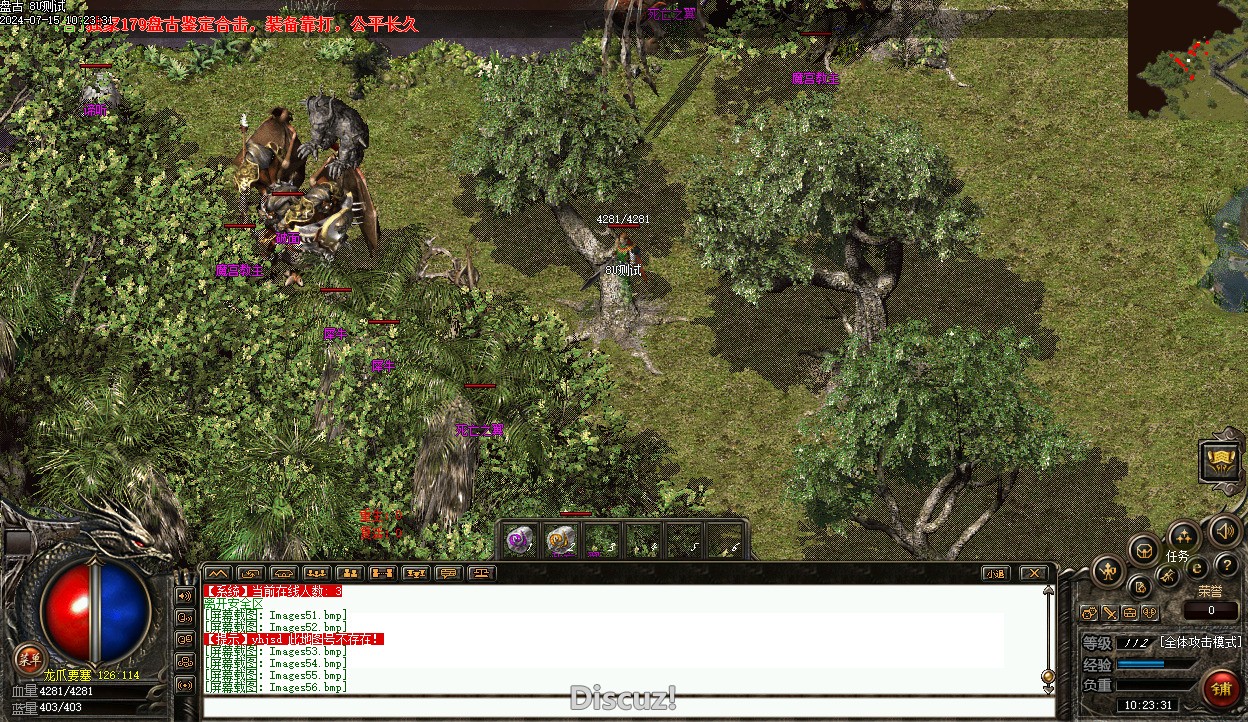The height and width of the screenshot is (722, 1248).
Task: Use the purple swirl stone in slot 1
Action: click(519, 540)
